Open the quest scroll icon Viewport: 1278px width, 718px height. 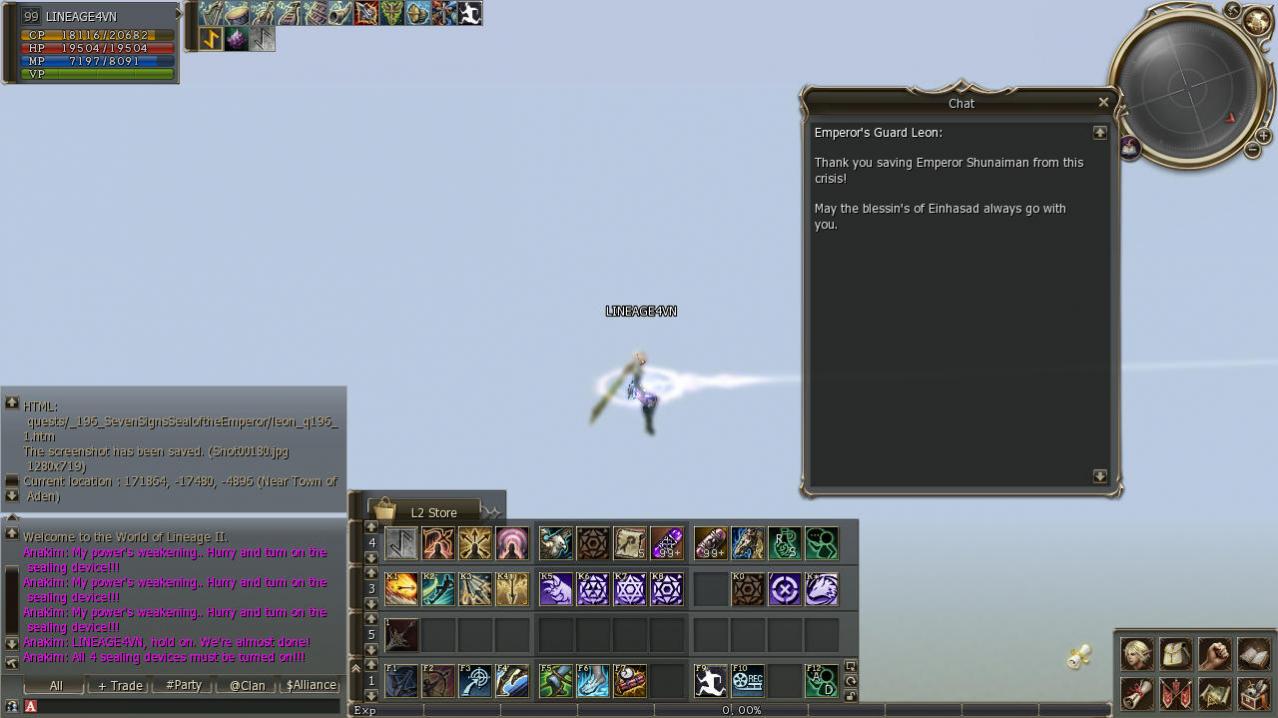point(1136,692)
